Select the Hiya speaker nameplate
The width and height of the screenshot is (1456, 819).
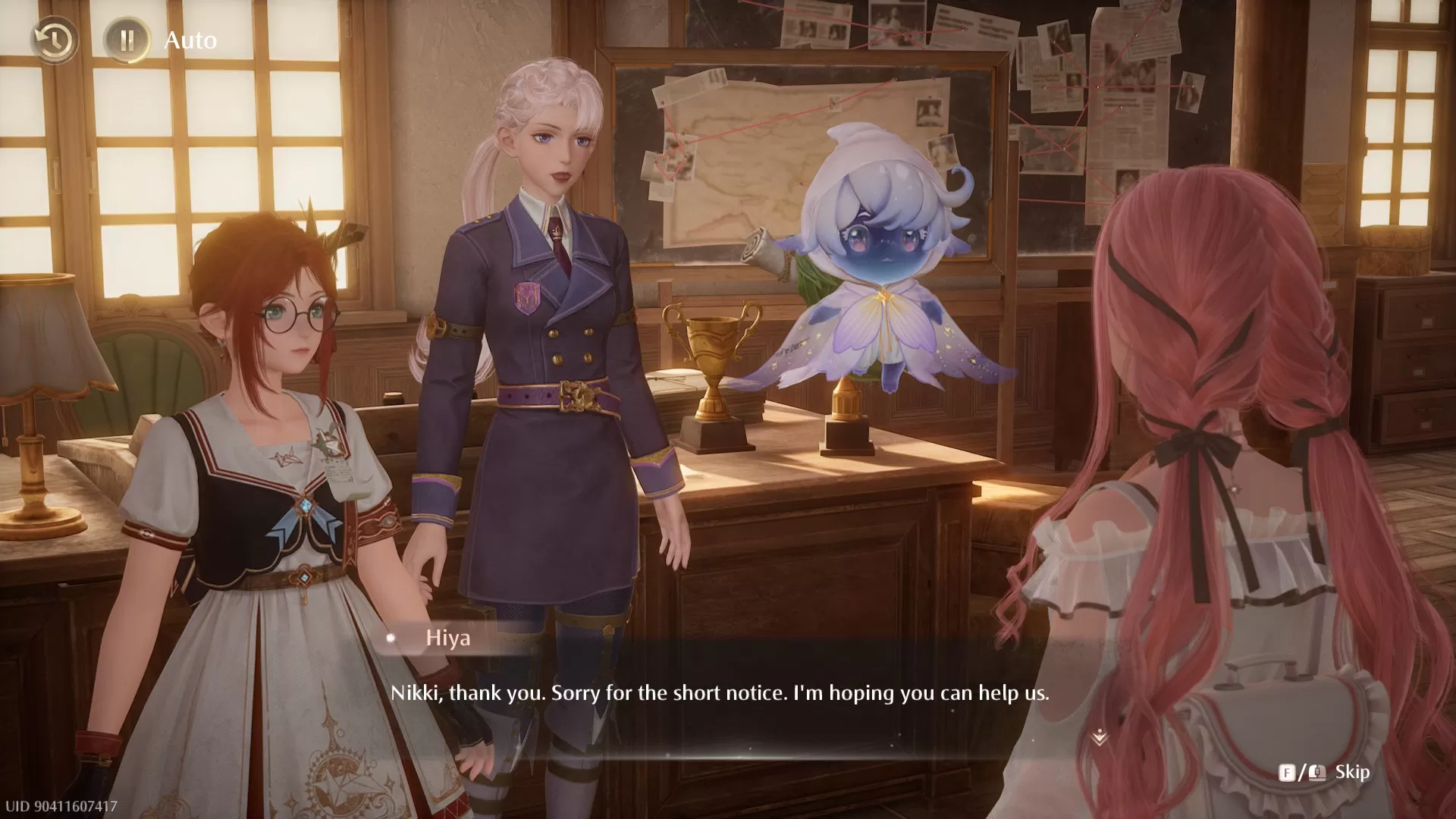(x=446, y=639)
